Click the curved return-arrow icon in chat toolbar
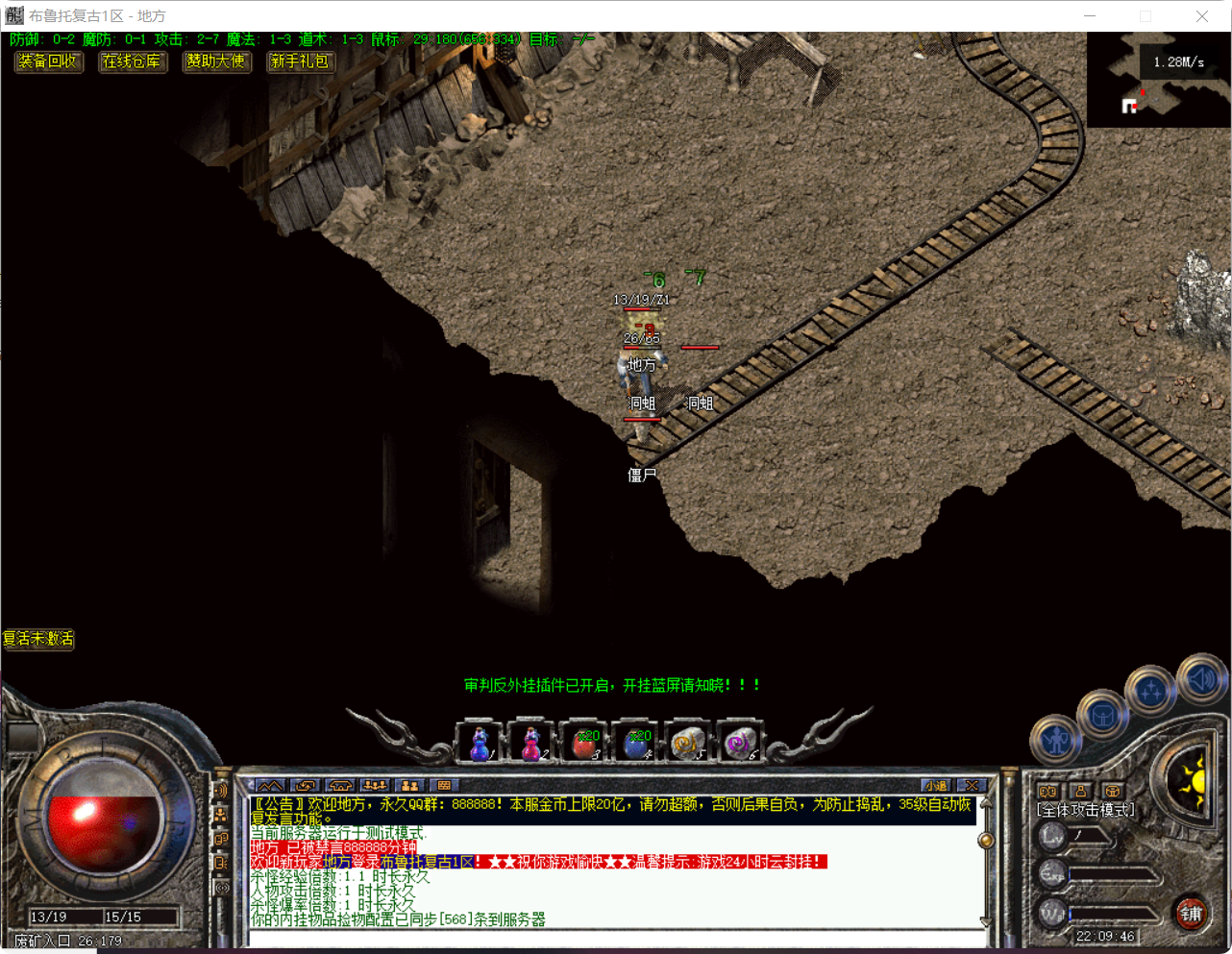The height and width of the screenshot is (954, 1232). click(x=306, y=785)
